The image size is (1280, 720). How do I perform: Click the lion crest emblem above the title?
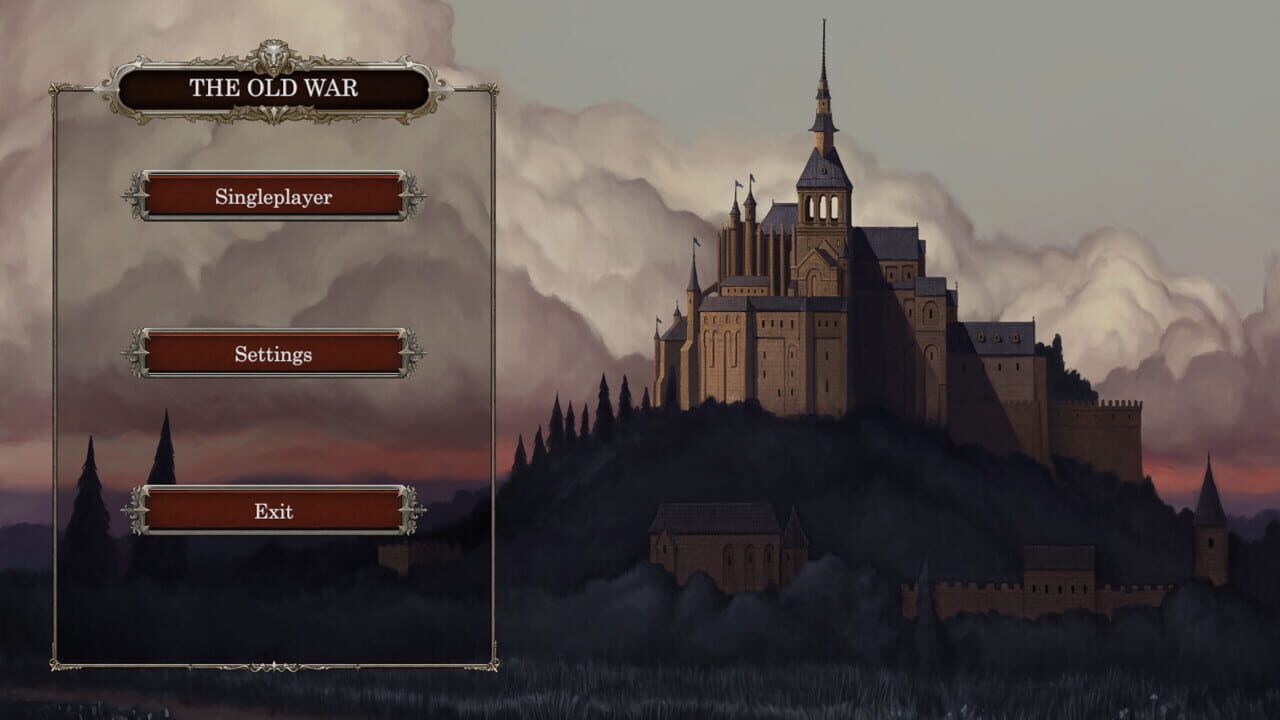click(271, 56)
